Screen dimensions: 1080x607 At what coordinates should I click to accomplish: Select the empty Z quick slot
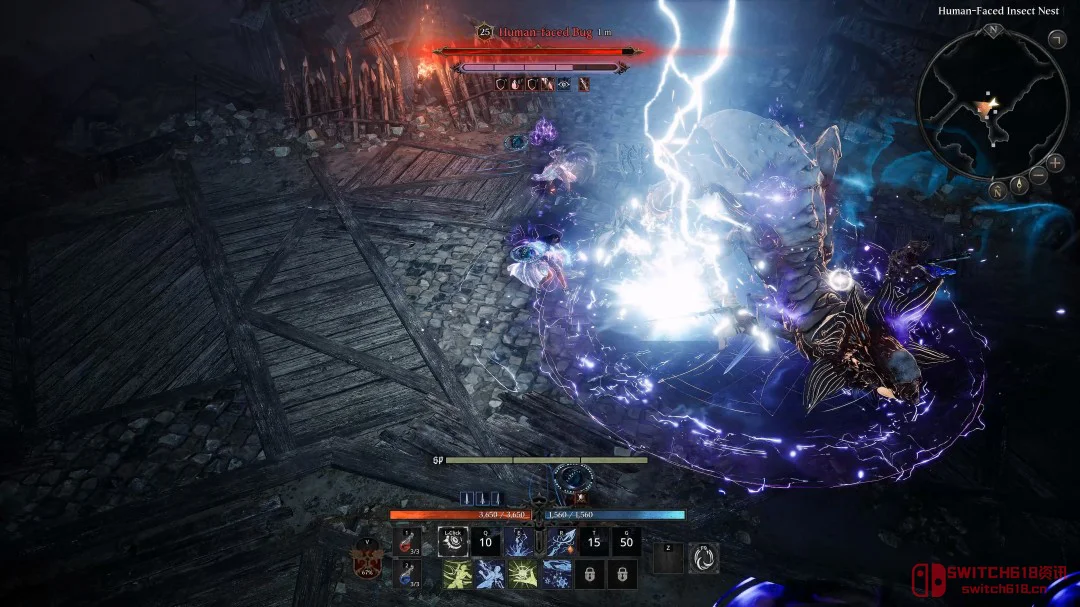669,558
